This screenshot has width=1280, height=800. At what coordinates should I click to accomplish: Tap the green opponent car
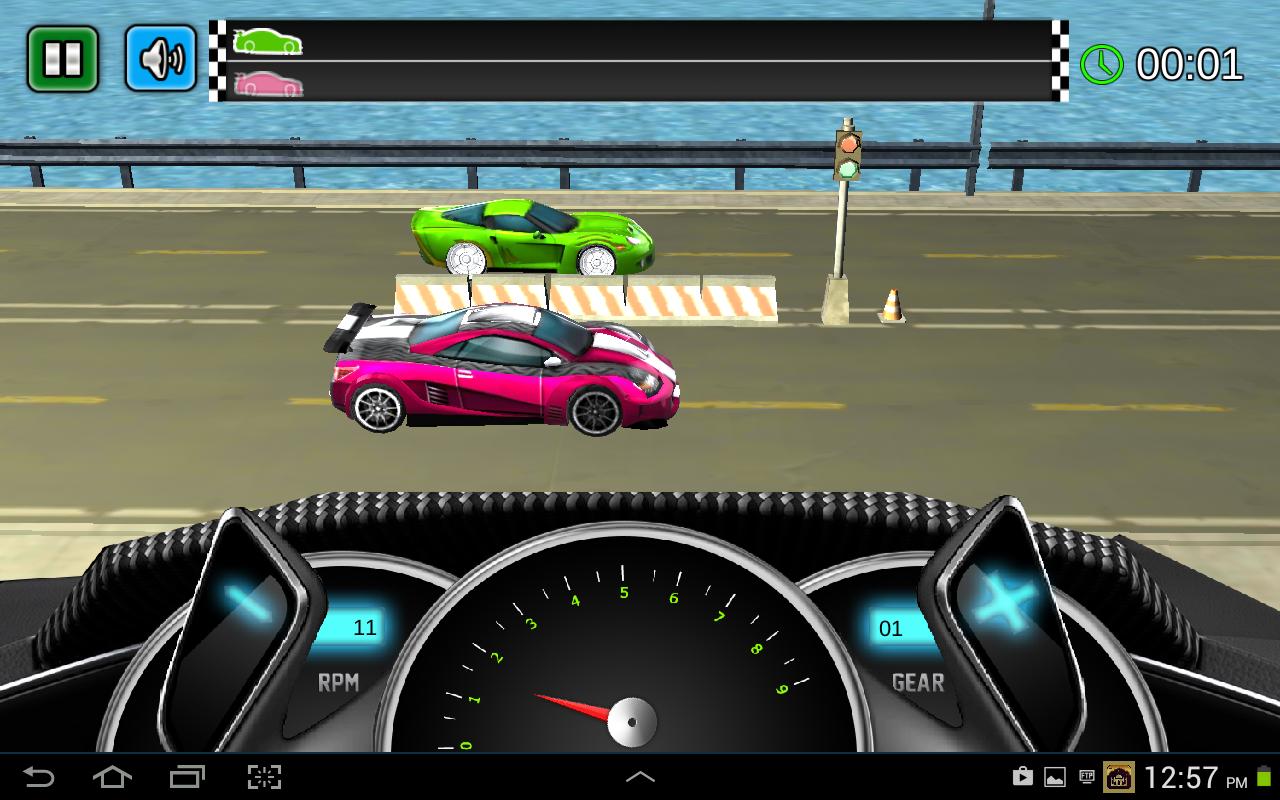click(x=530, y=240)
